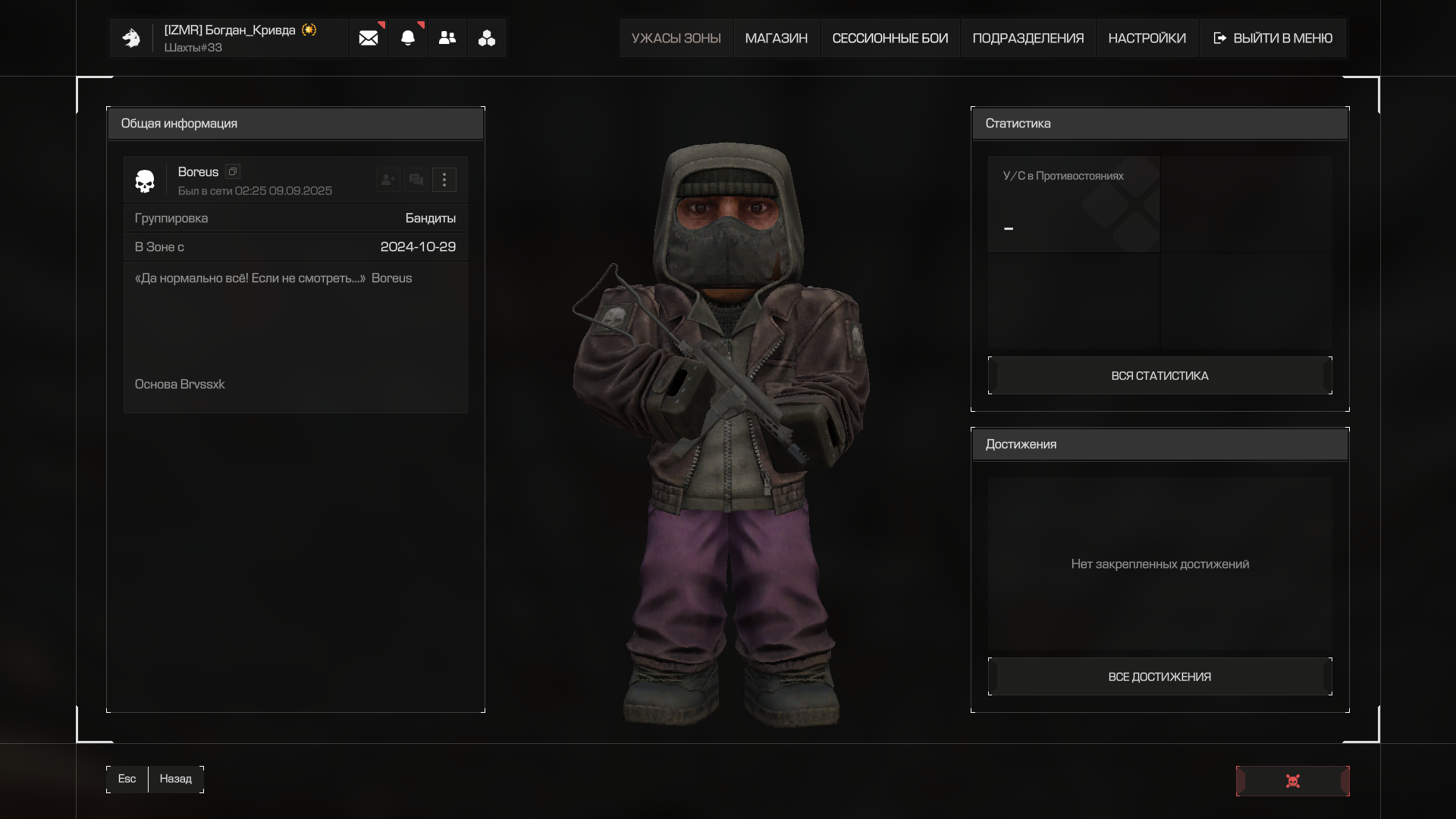Open the mail envelope icon
The image size is (1456, 819).
point(369,38)
